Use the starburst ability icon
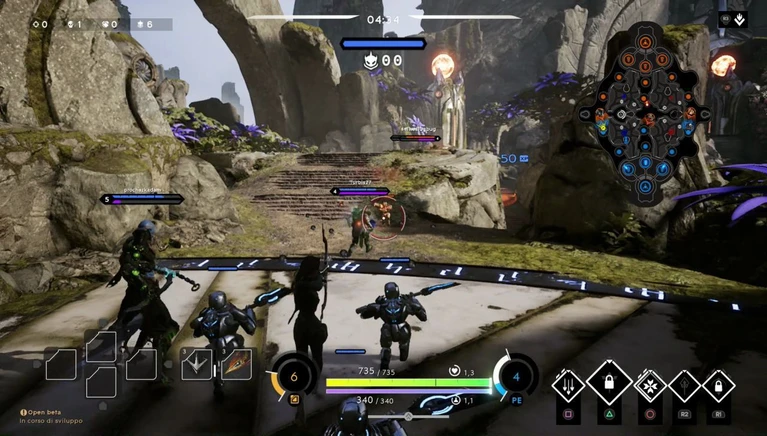The image size is (767, 436). click(650, 384)
